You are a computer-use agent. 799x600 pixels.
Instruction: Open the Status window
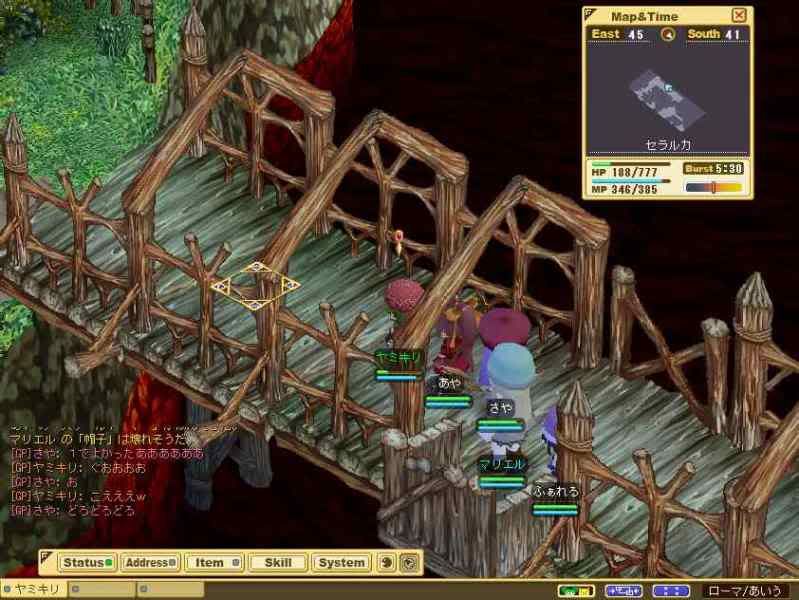87,562
